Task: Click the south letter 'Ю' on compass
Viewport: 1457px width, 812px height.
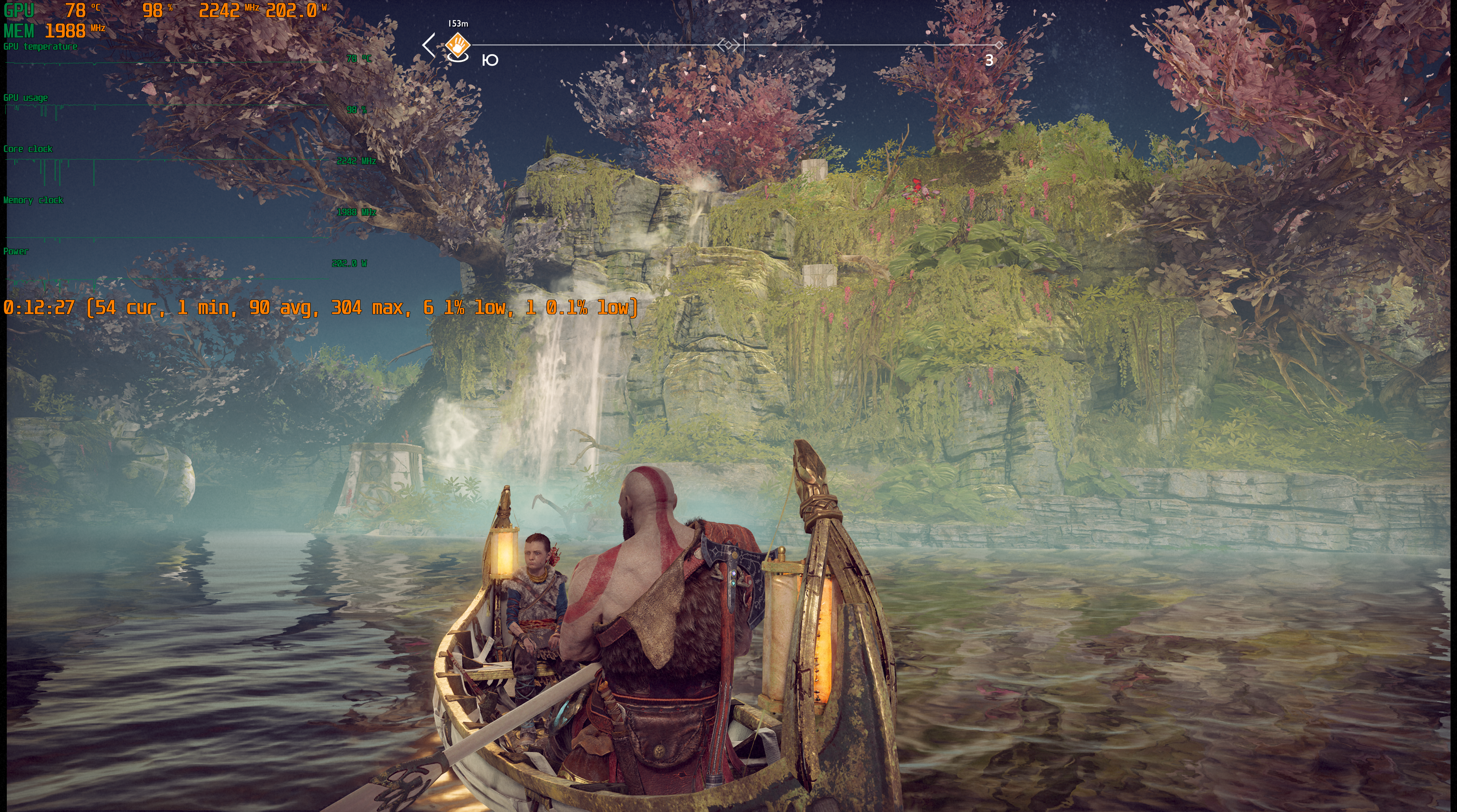Action: pyautogui.click(x=490, y=60)
